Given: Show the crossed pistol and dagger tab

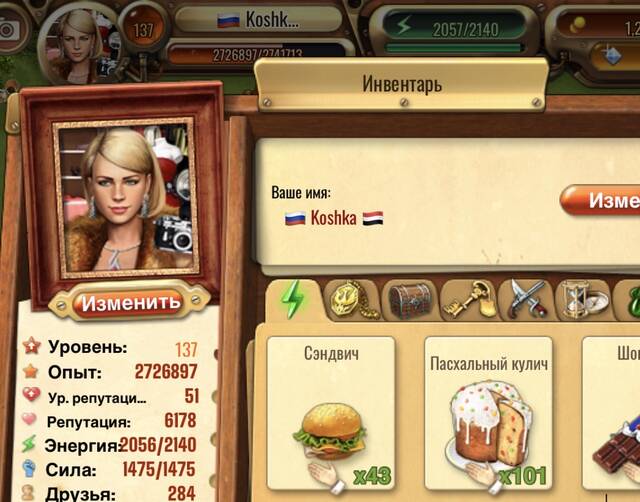Looking at the screenshot, I should tap(525, 299).
